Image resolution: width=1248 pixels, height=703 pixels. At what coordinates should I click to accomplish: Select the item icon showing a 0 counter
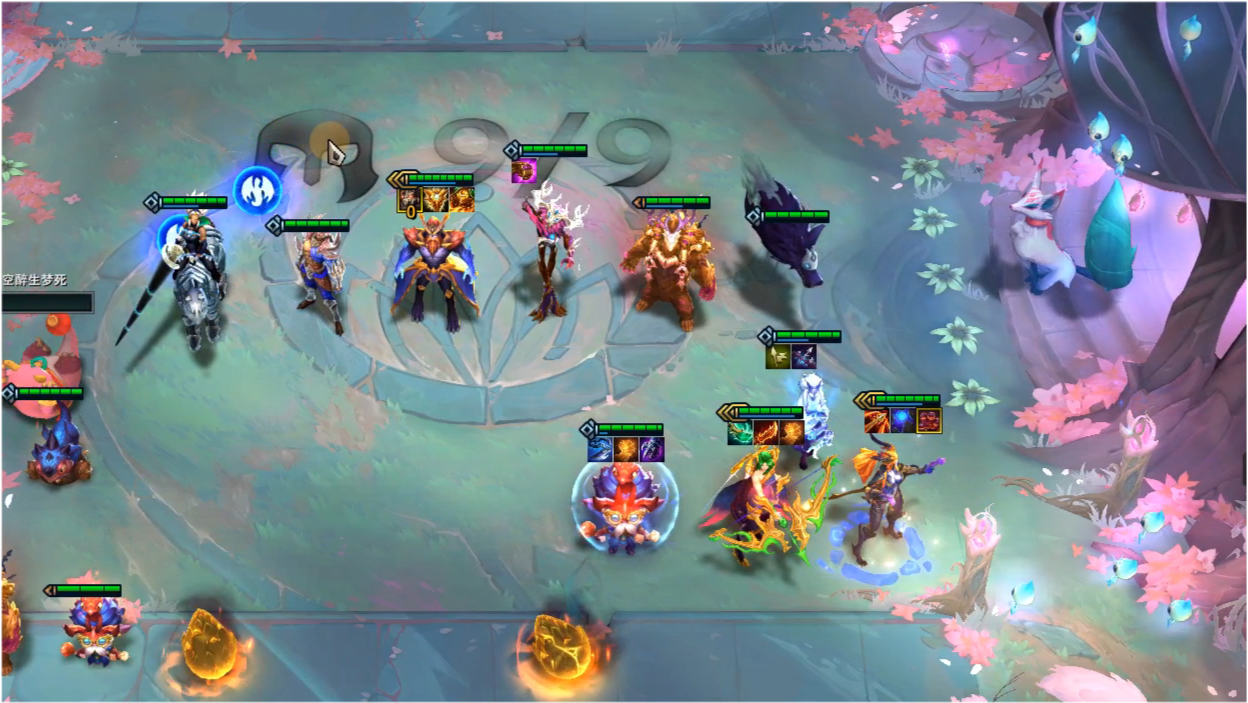pos(410,200)
